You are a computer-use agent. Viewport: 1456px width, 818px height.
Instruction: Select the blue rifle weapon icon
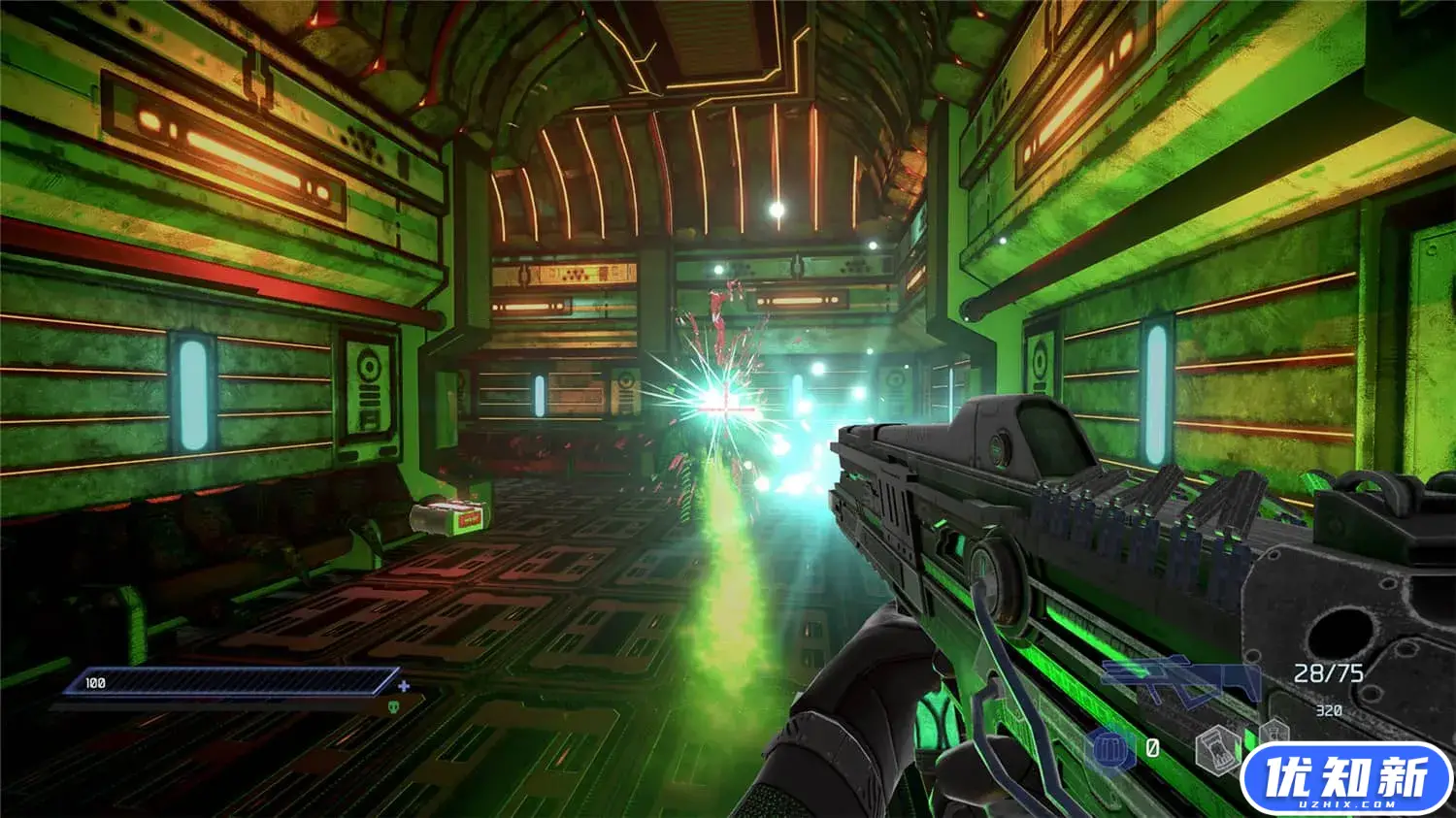click(1179, 679)
